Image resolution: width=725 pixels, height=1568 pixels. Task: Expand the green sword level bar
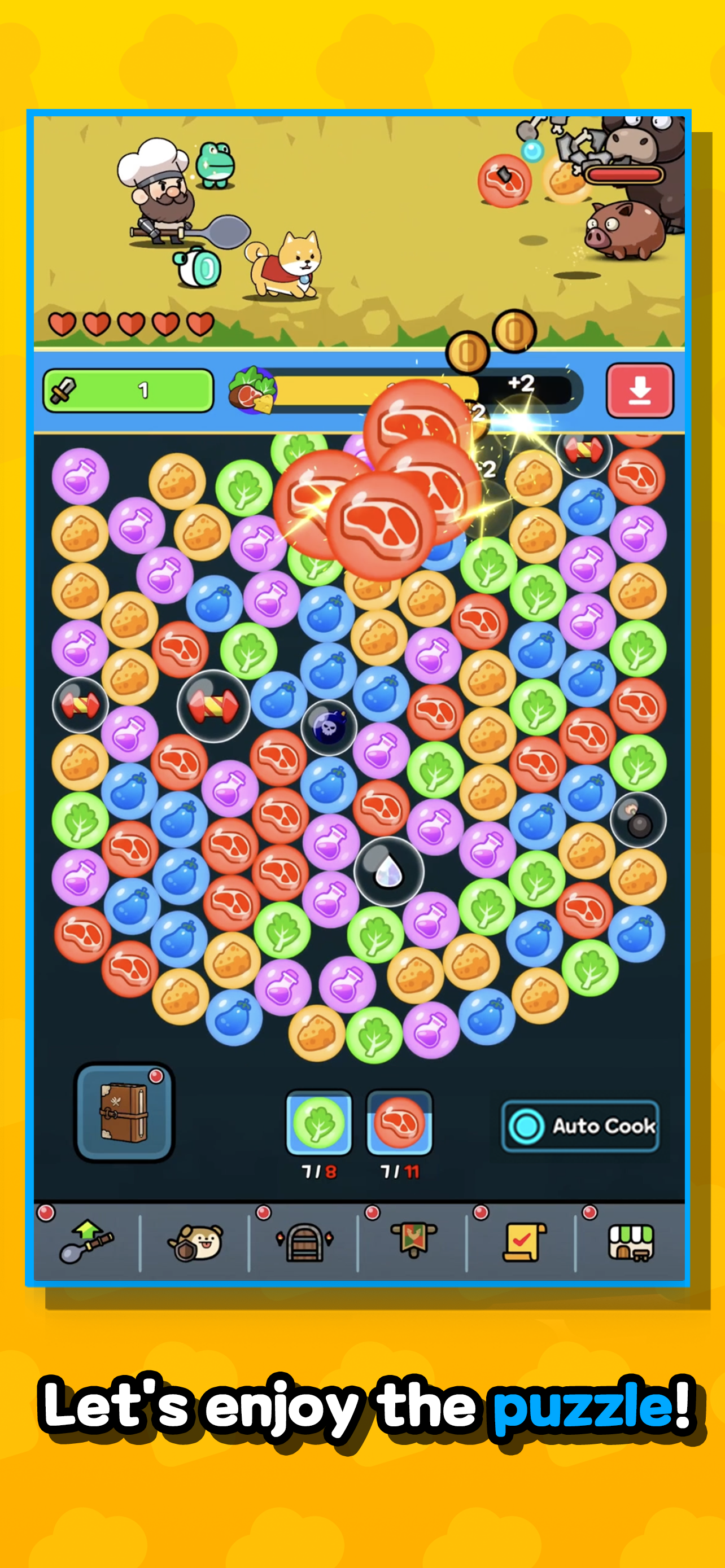128,391
